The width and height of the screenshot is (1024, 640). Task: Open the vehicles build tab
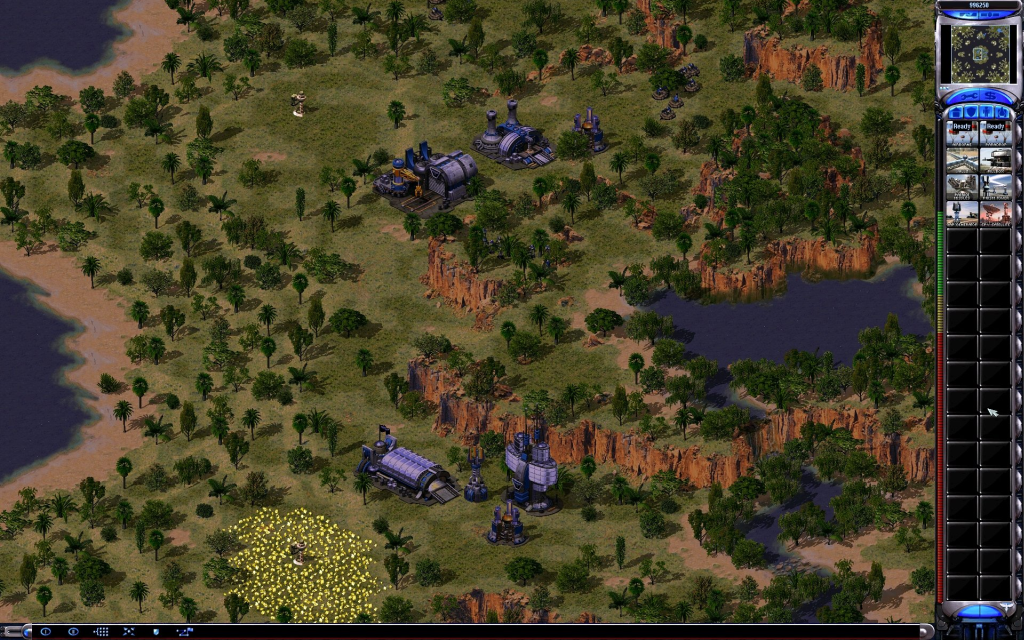1002,112
